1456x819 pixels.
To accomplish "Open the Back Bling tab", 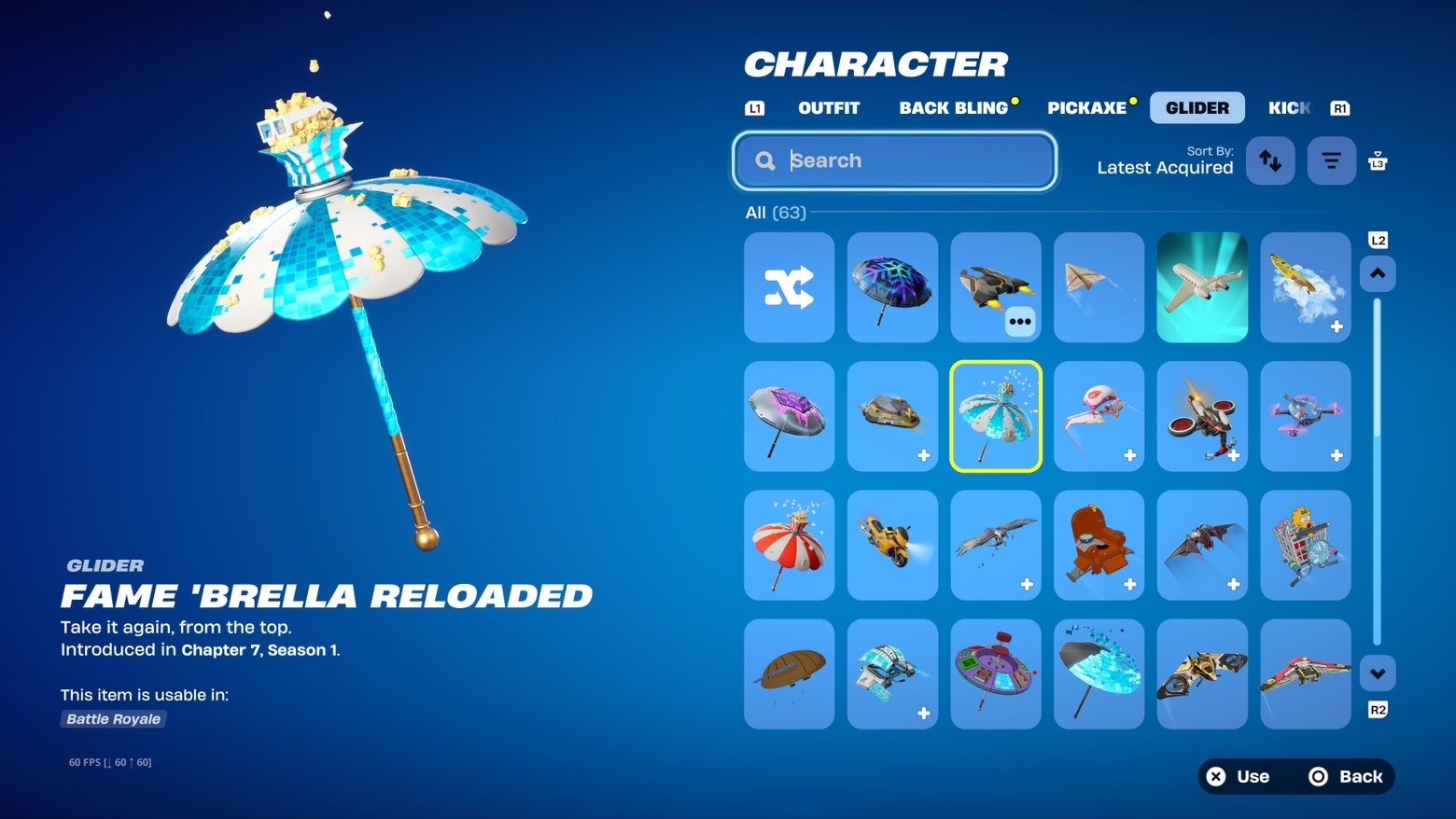I will click(953, 108).
